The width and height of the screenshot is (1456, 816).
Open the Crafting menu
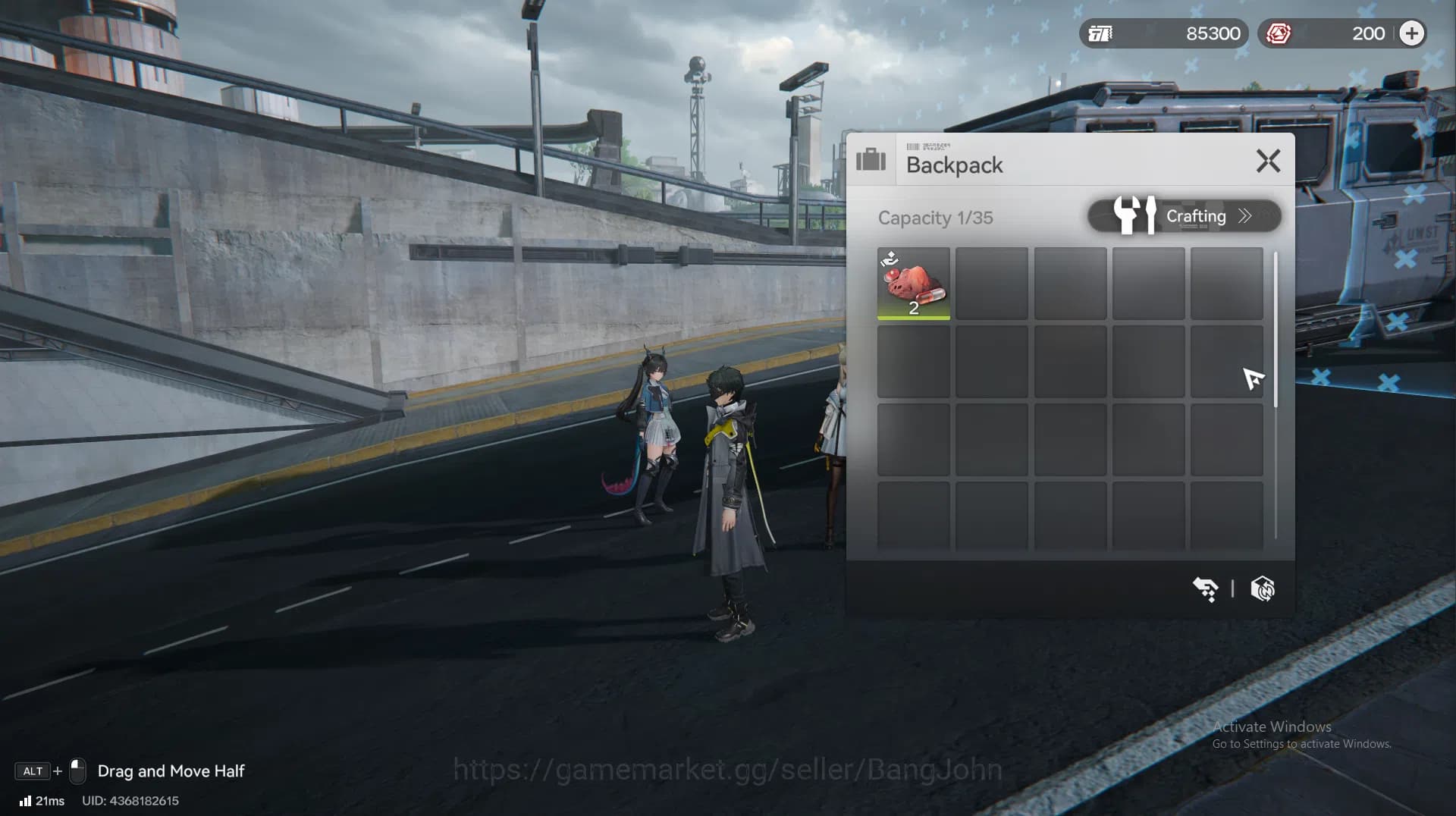[x=1184, y=216]
